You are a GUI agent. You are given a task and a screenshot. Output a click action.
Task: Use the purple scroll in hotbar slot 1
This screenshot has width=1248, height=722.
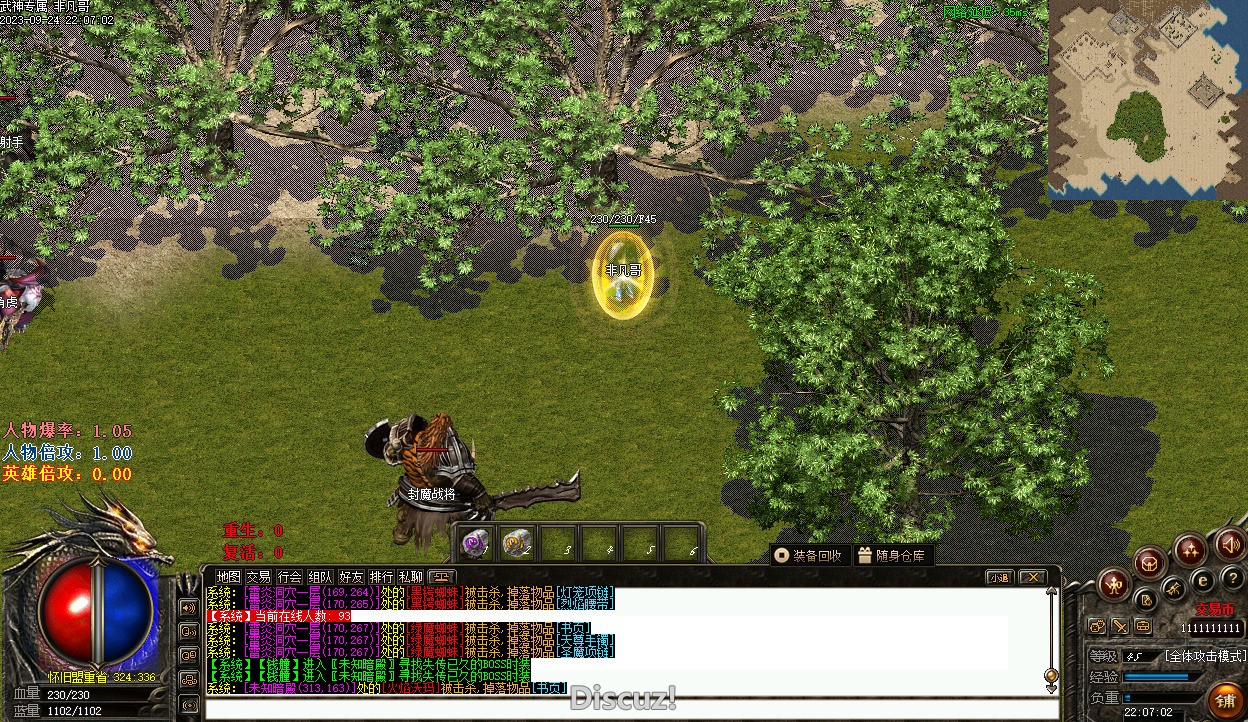coord(475,543)
